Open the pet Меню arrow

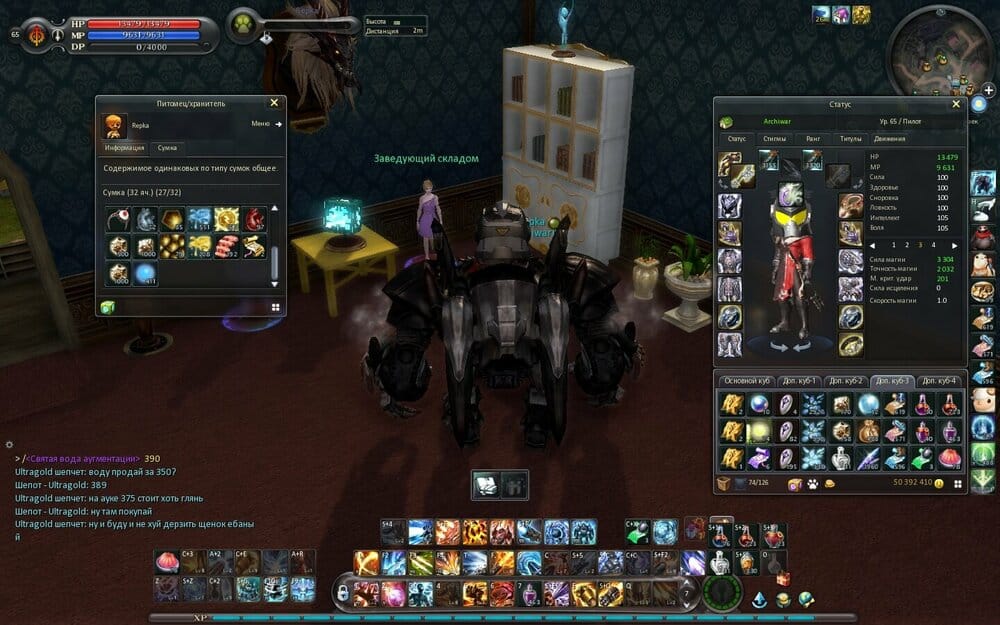click(278, 124)
